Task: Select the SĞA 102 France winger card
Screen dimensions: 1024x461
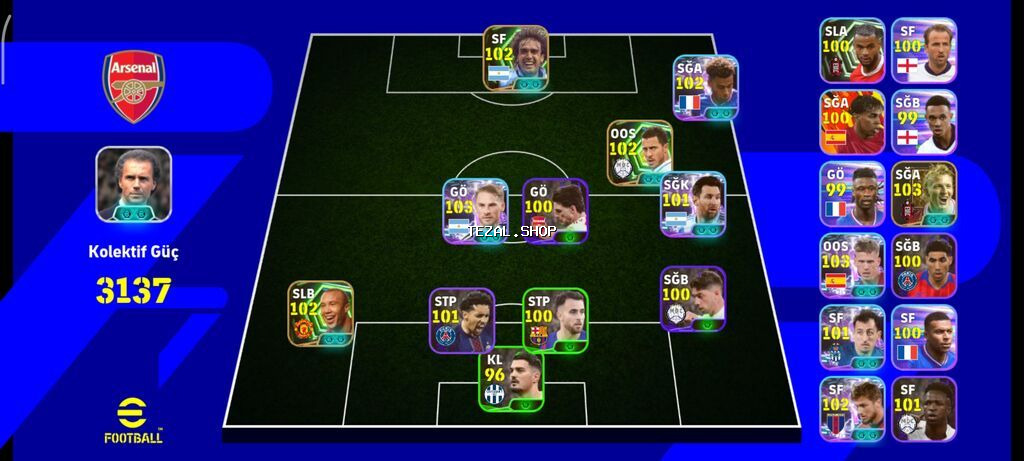Action: pyautogui.click(x=706, y=88)
